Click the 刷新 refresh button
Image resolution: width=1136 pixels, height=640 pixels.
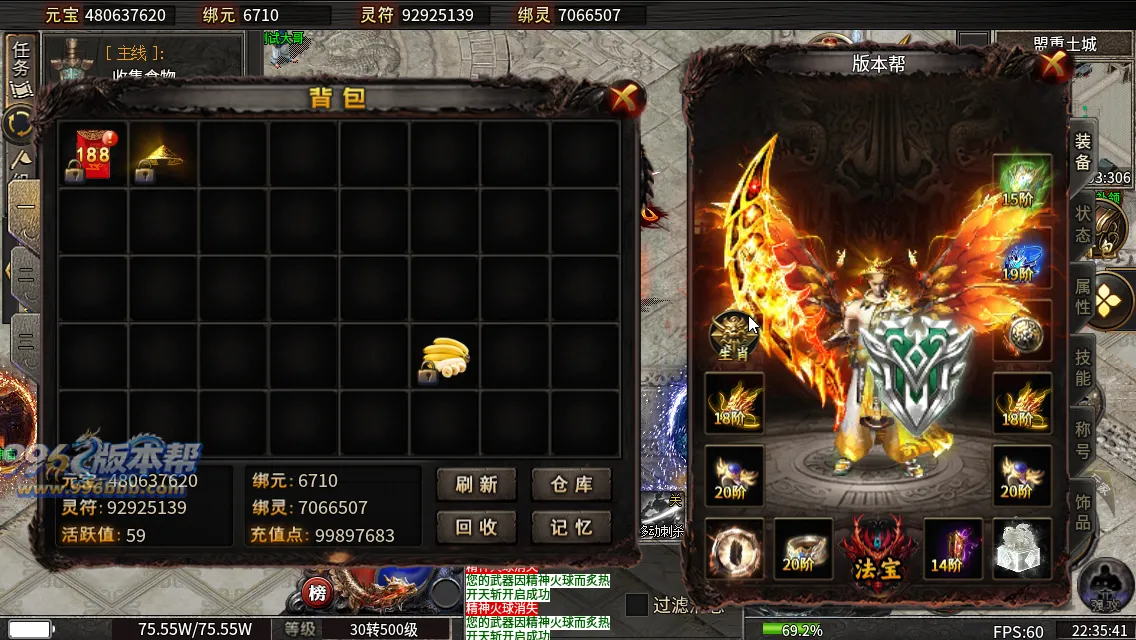click(476, 485)
